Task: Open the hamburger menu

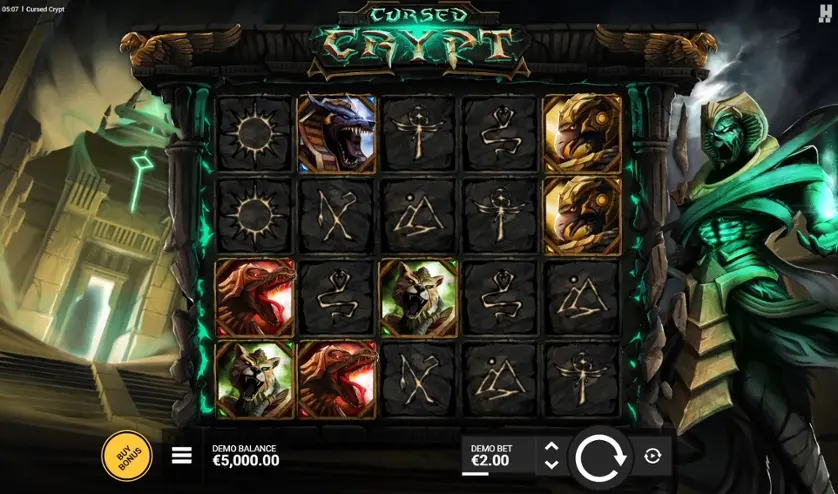Action: click(182, 456)
